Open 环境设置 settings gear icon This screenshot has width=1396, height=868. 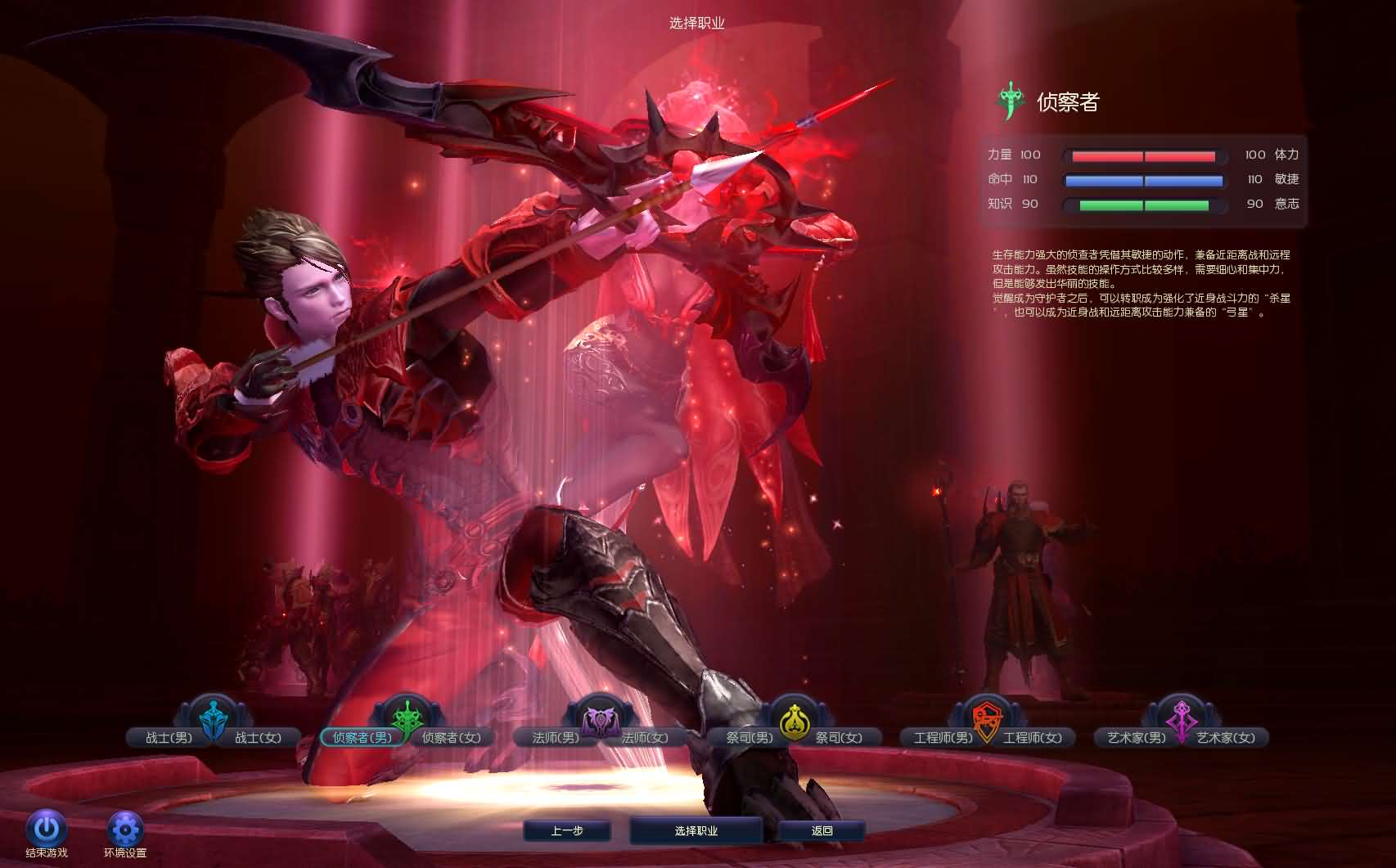click(124, 828)
